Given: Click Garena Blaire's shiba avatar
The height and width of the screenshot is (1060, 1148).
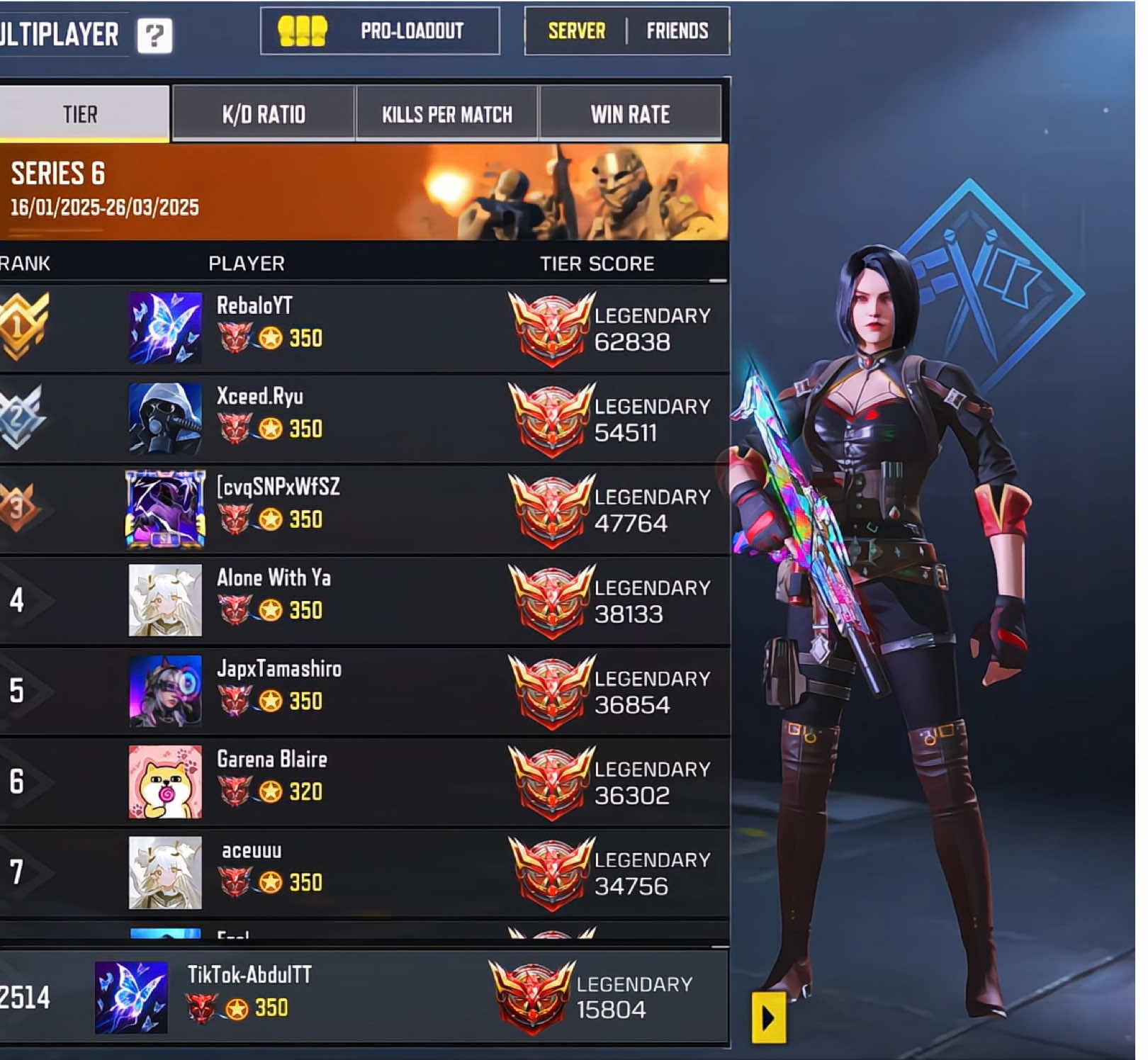Looking at the screenshot, I should (x=165, y=782).
